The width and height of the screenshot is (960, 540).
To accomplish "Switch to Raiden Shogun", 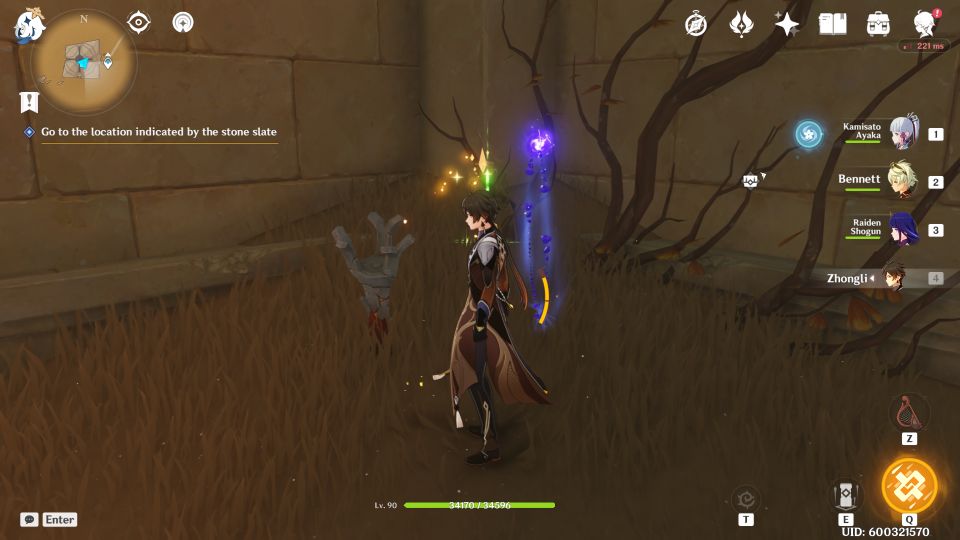I will (903, 229).
